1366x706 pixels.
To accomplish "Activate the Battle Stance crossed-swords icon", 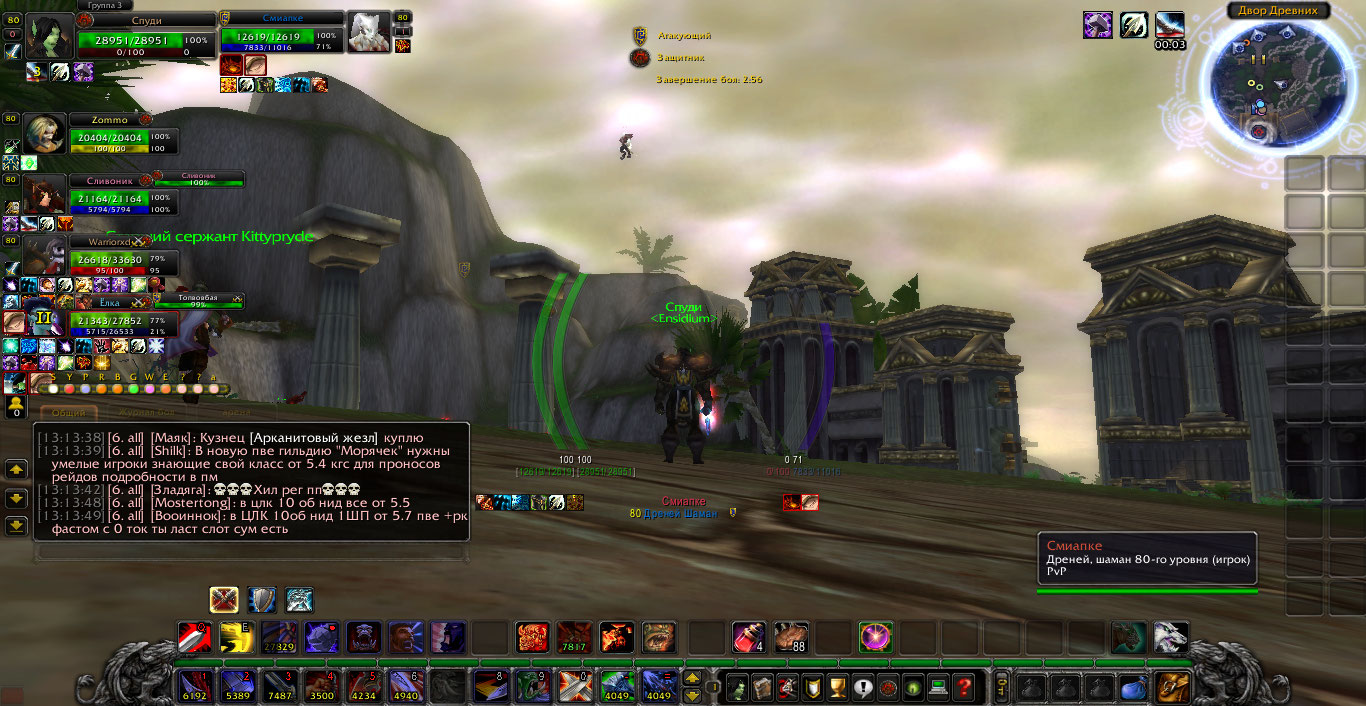I will tap(224, 599).
